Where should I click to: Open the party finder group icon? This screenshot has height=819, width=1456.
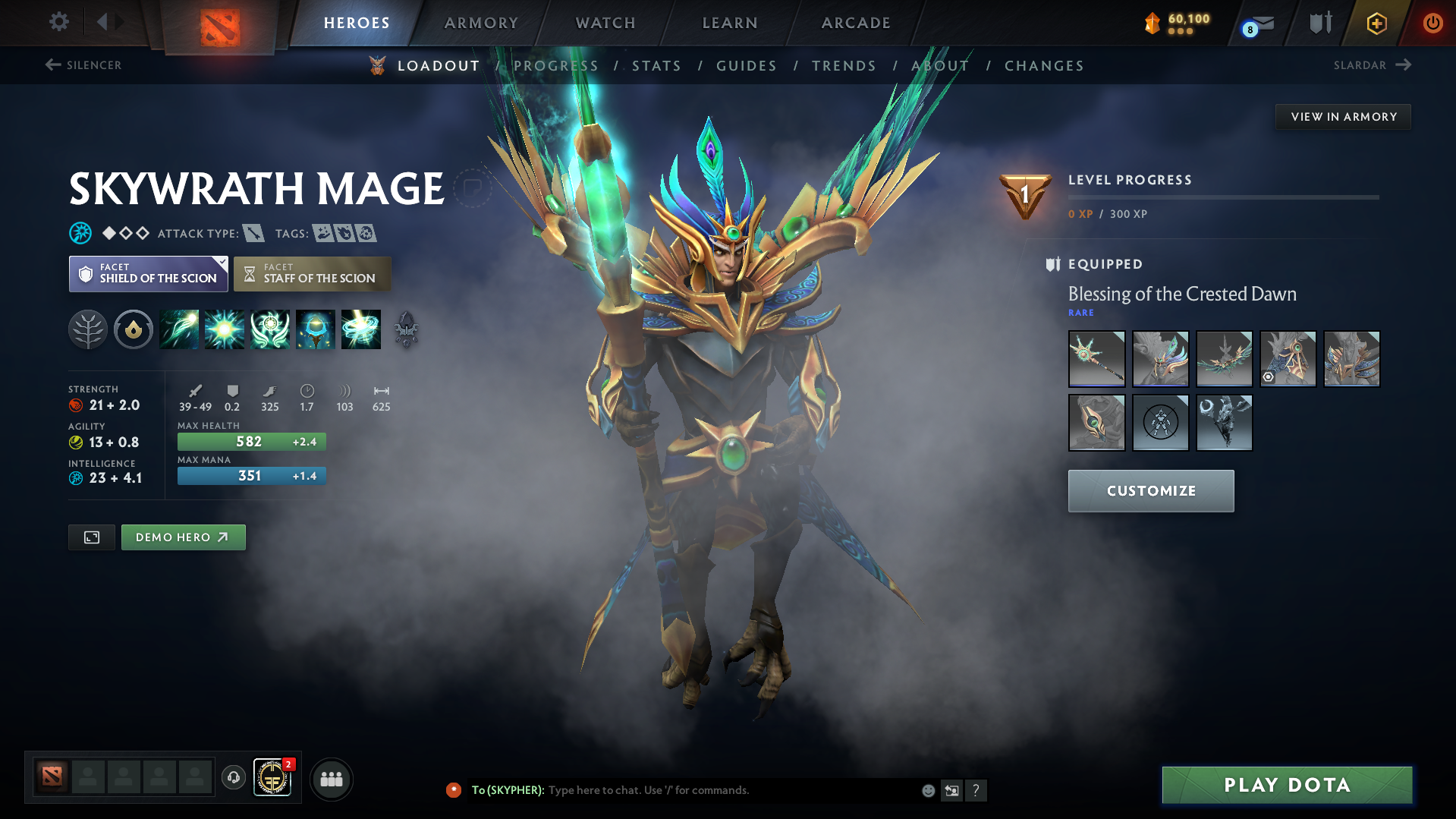331,779
